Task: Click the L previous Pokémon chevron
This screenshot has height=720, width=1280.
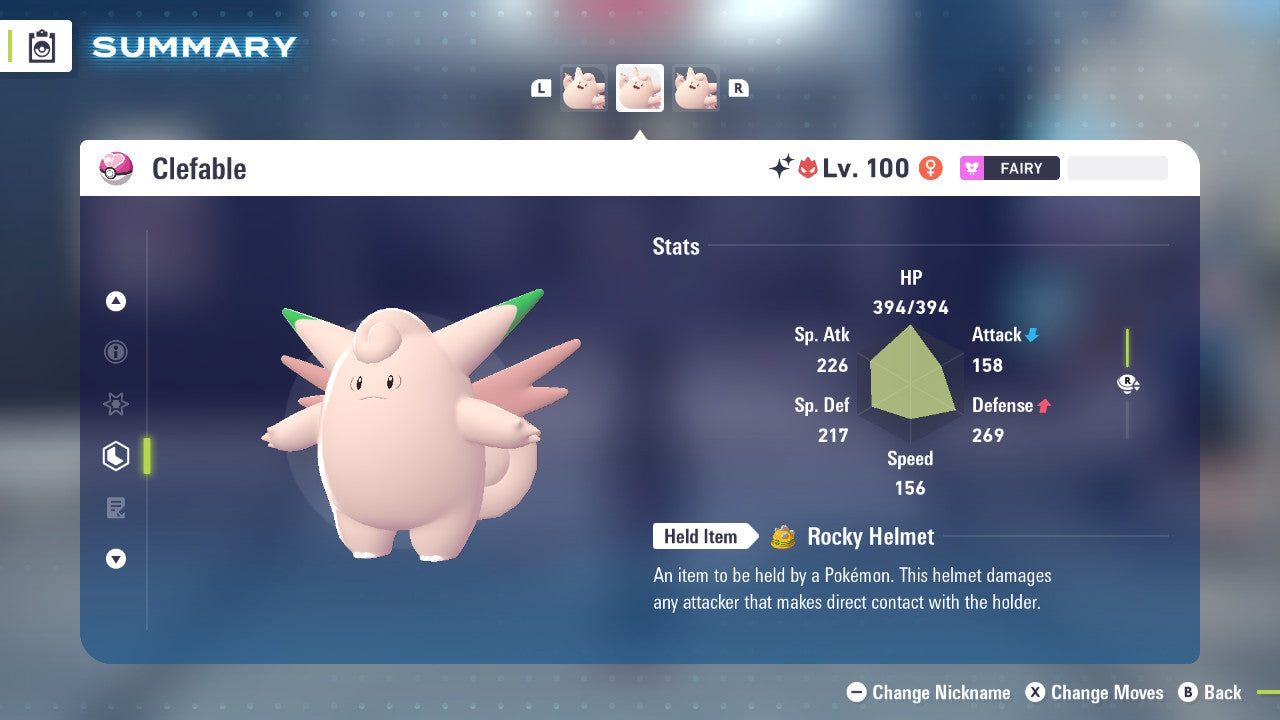Action: (x=541, y=87)
